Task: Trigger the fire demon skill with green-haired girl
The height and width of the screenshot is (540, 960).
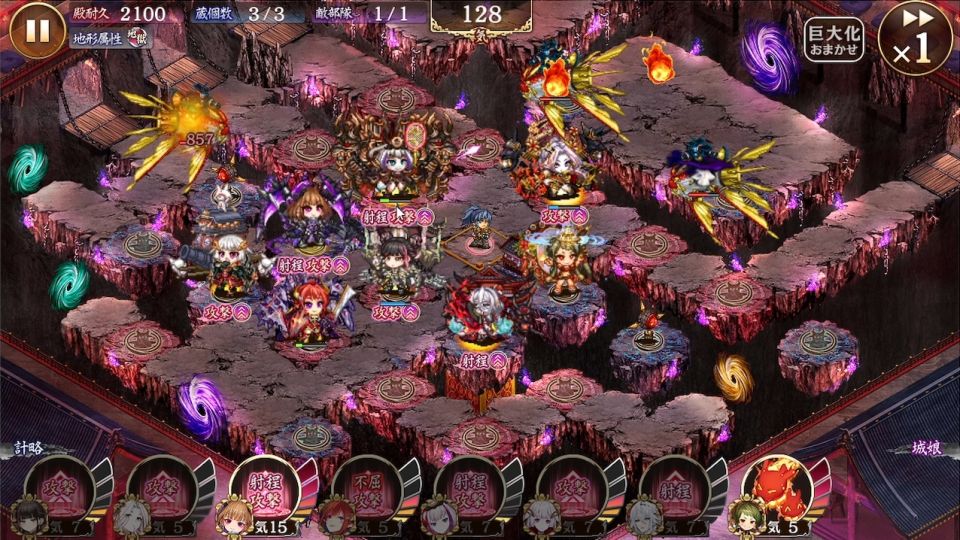Action: click(x=776, y=492)
